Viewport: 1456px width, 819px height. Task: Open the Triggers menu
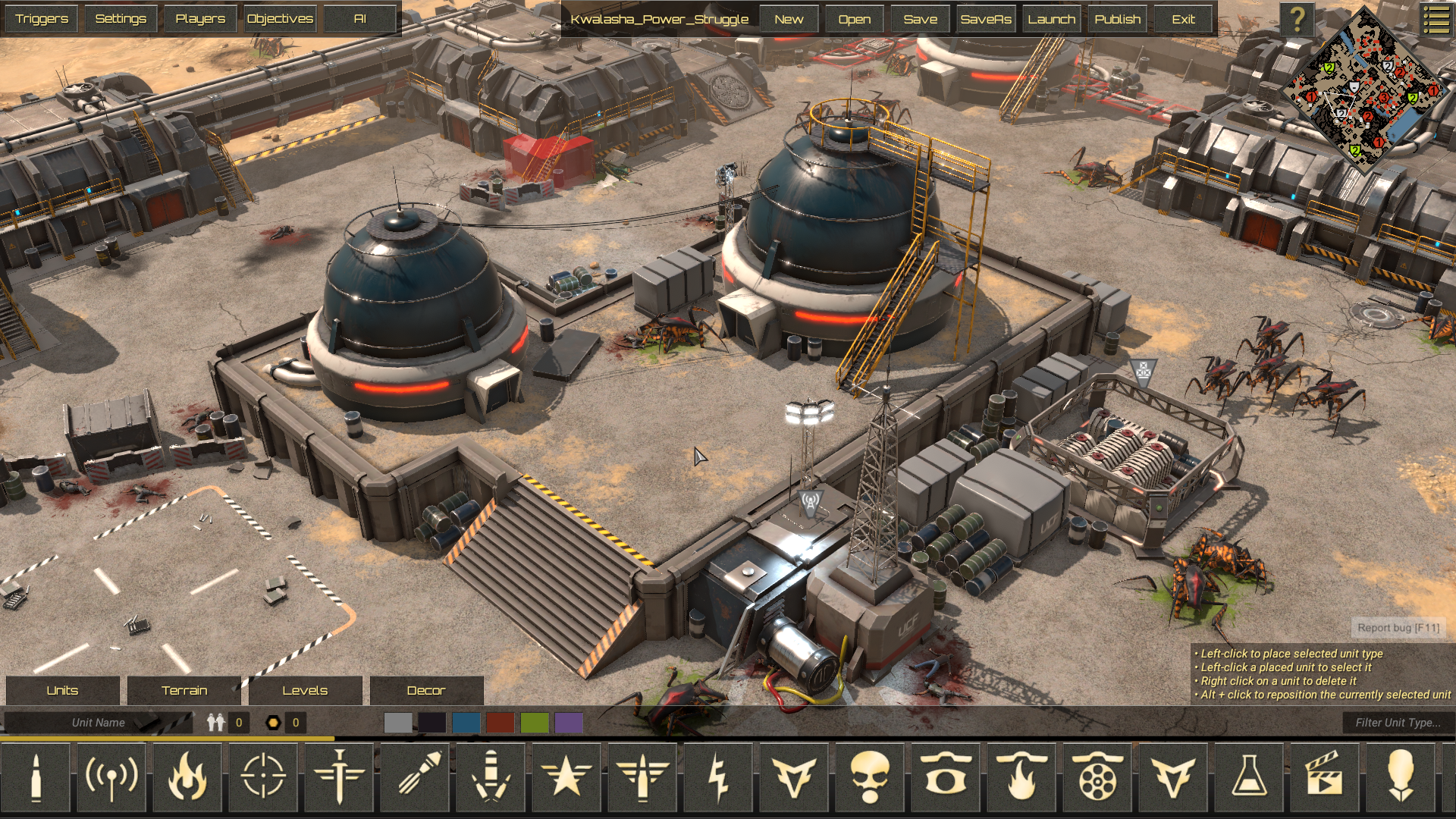click(42, 19)
